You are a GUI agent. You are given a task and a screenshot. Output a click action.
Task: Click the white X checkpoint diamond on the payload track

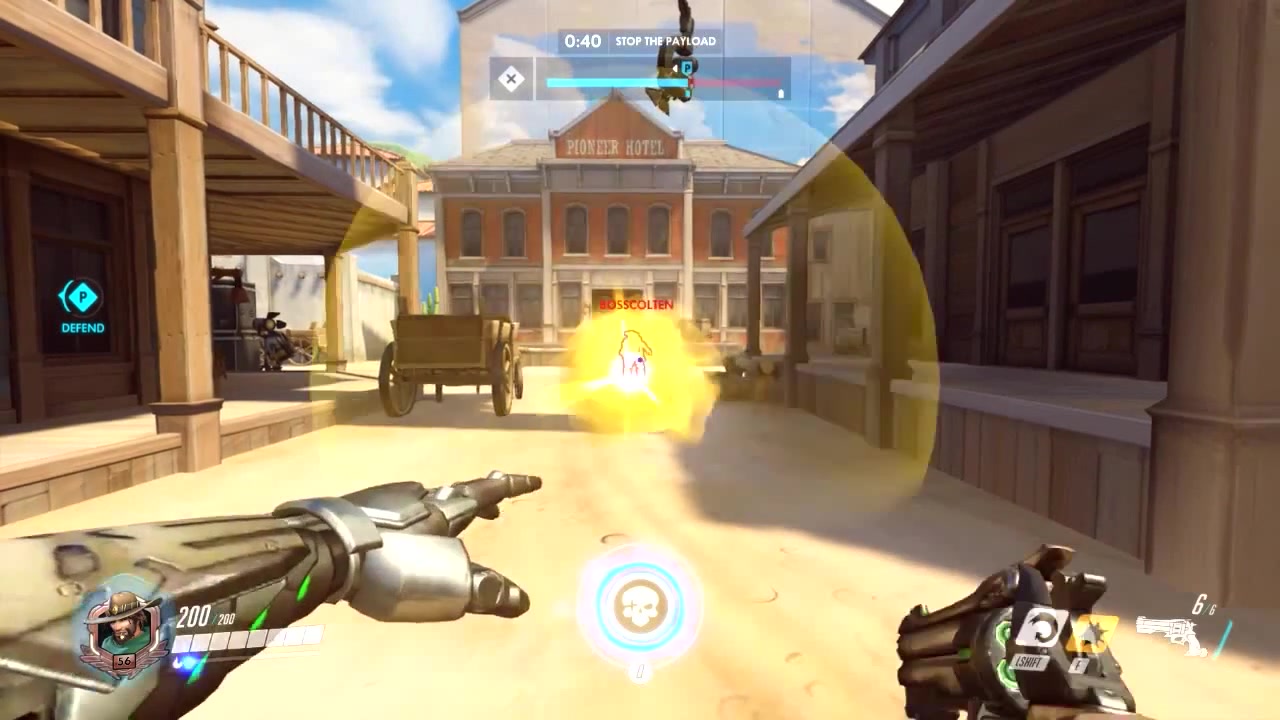512,78
